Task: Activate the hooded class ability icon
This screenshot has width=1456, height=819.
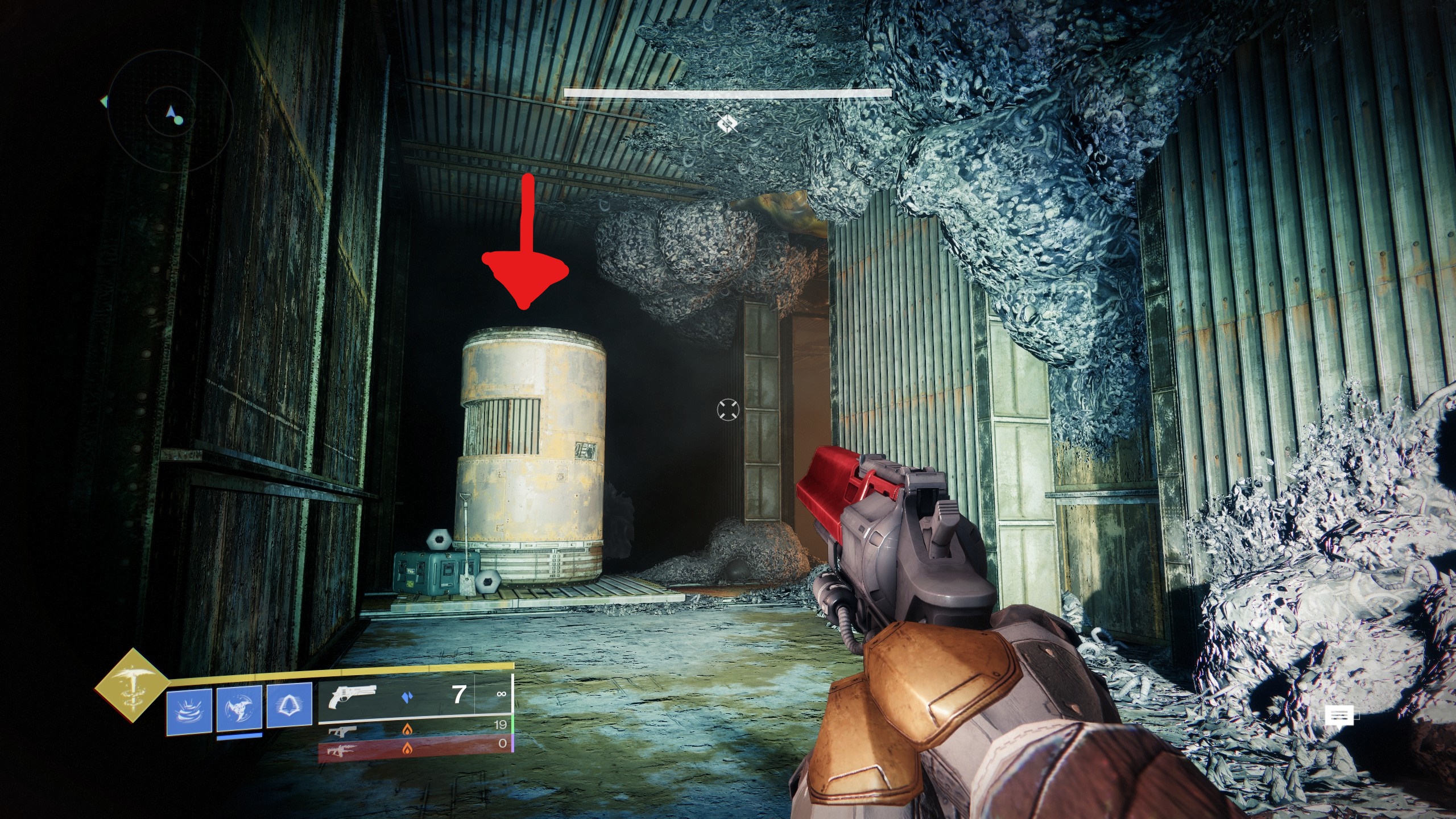Action: point(289,705)
